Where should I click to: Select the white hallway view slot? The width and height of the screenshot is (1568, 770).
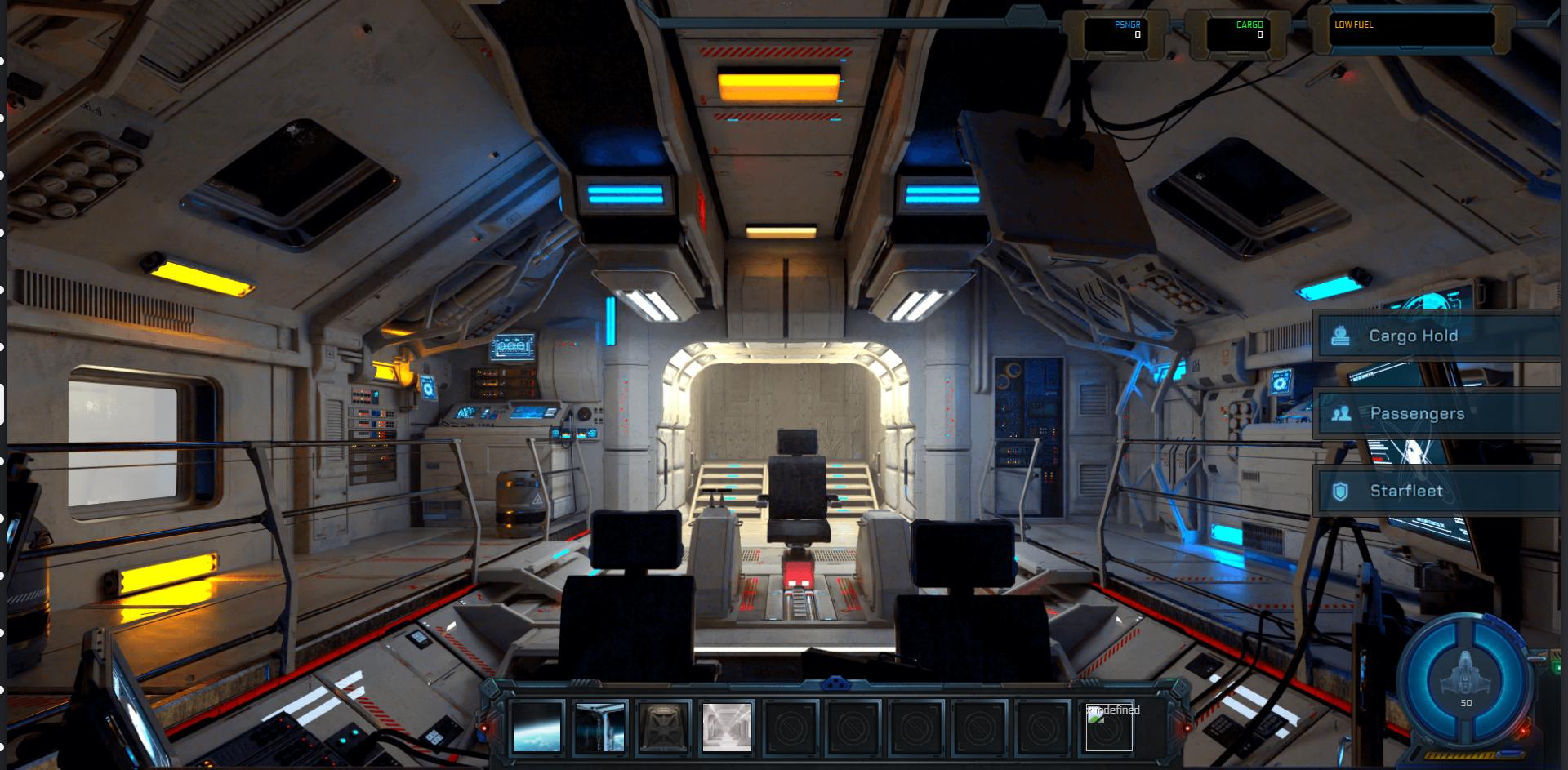coord(726,727)
